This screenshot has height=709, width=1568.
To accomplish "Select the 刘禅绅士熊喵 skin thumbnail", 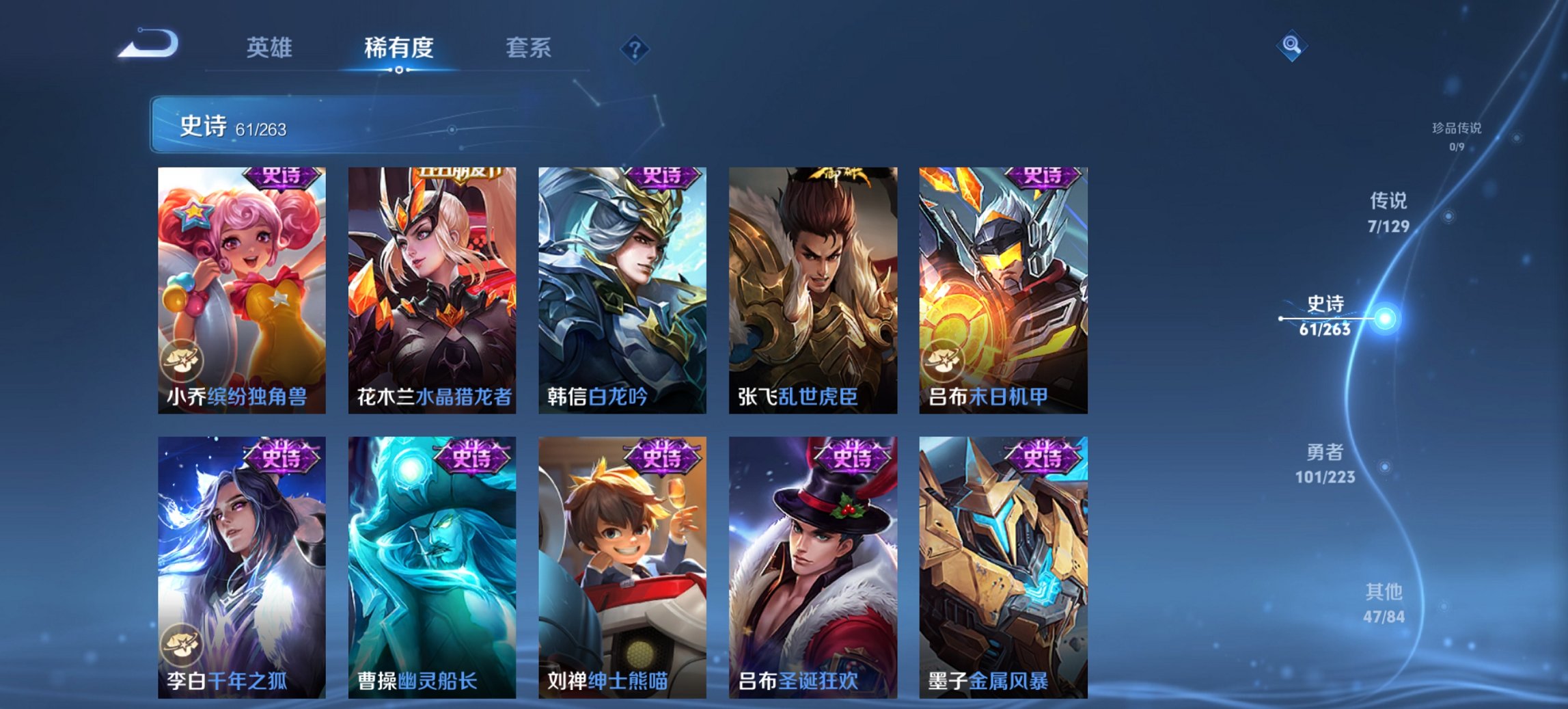I will [x=623, y=567].
